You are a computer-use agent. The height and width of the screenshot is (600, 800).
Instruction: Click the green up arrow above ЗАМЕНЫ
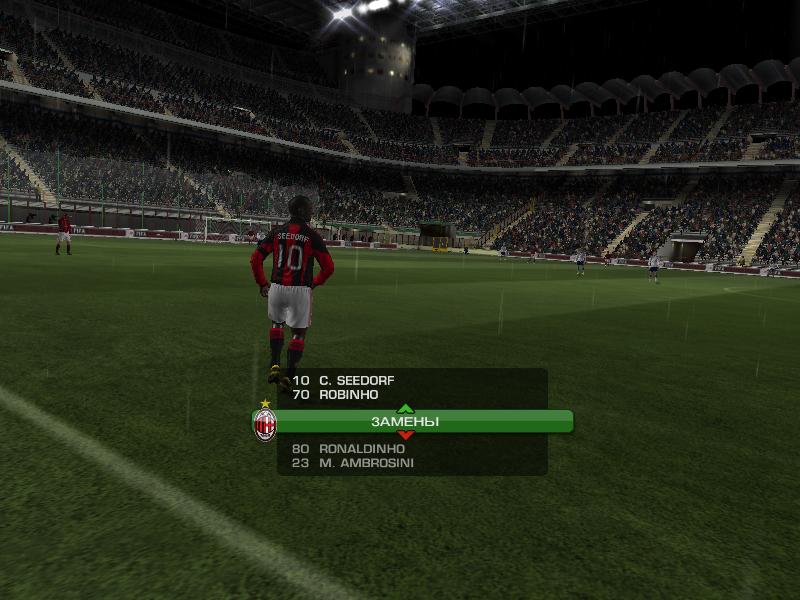[x=405, y=408]
